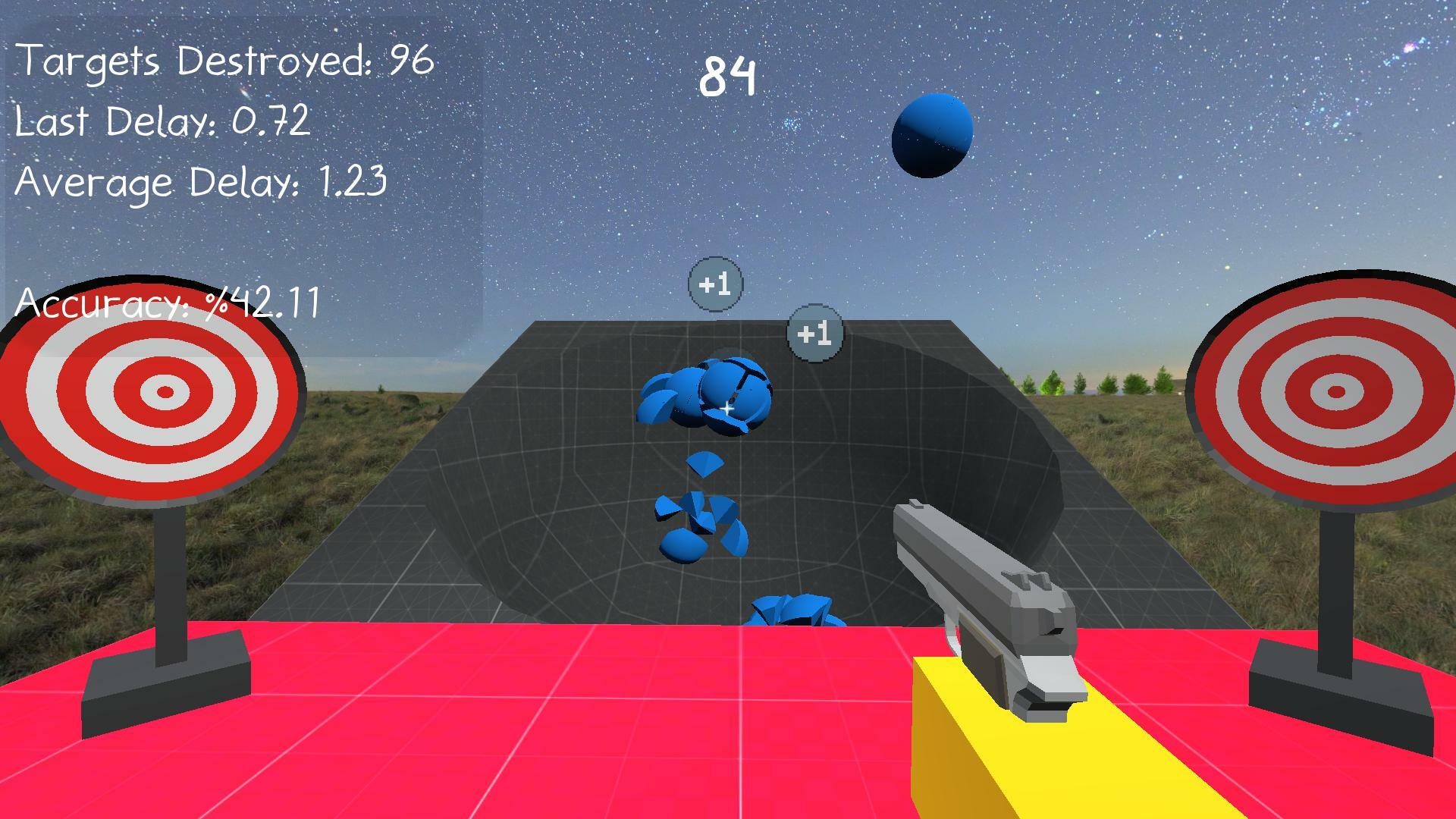Click the white crosshair dot
The height and width of the screenshot is (819, 1456).
point(726,409)
